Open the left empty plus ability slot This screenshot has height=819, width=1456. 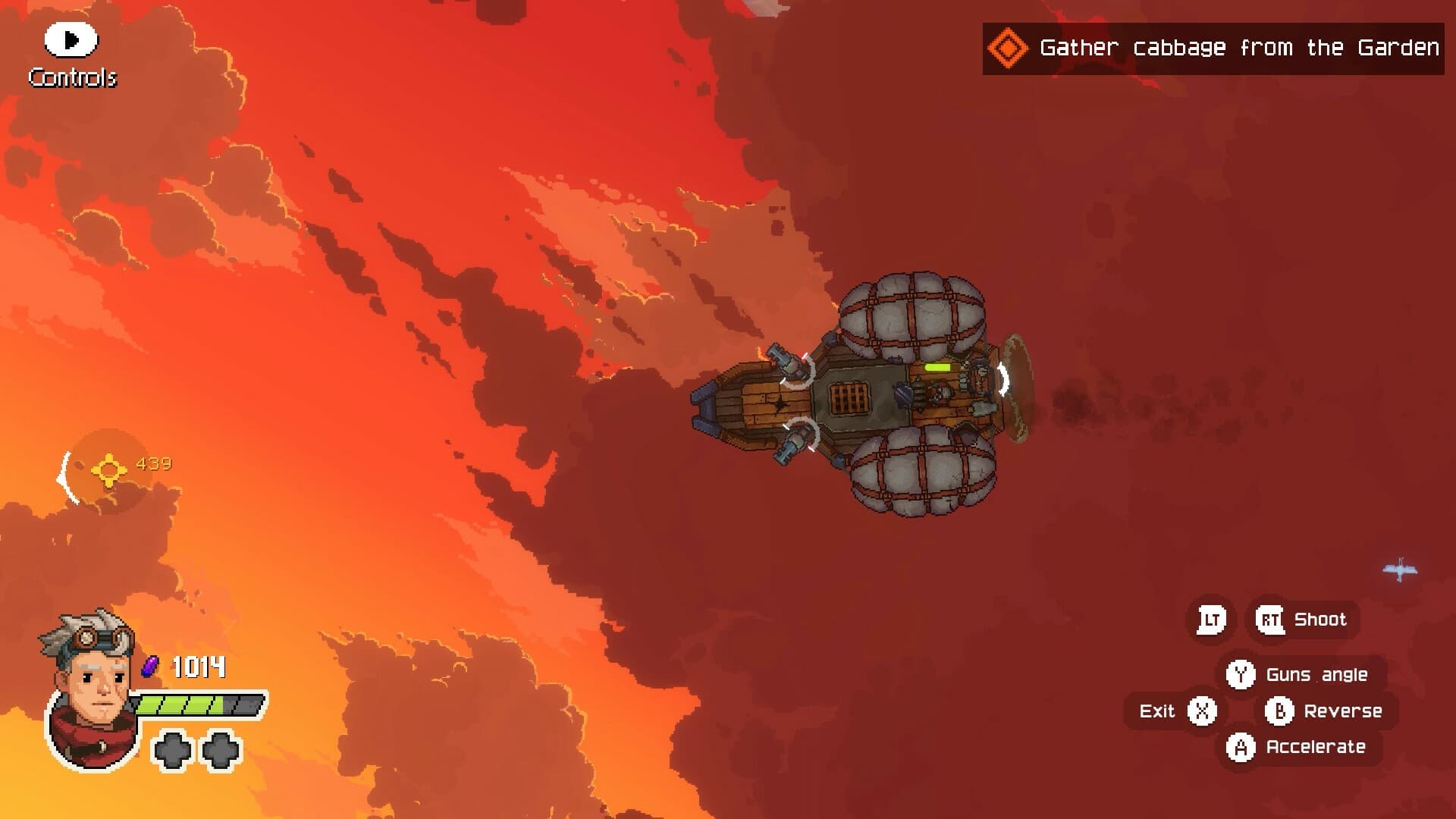(173, 751)
